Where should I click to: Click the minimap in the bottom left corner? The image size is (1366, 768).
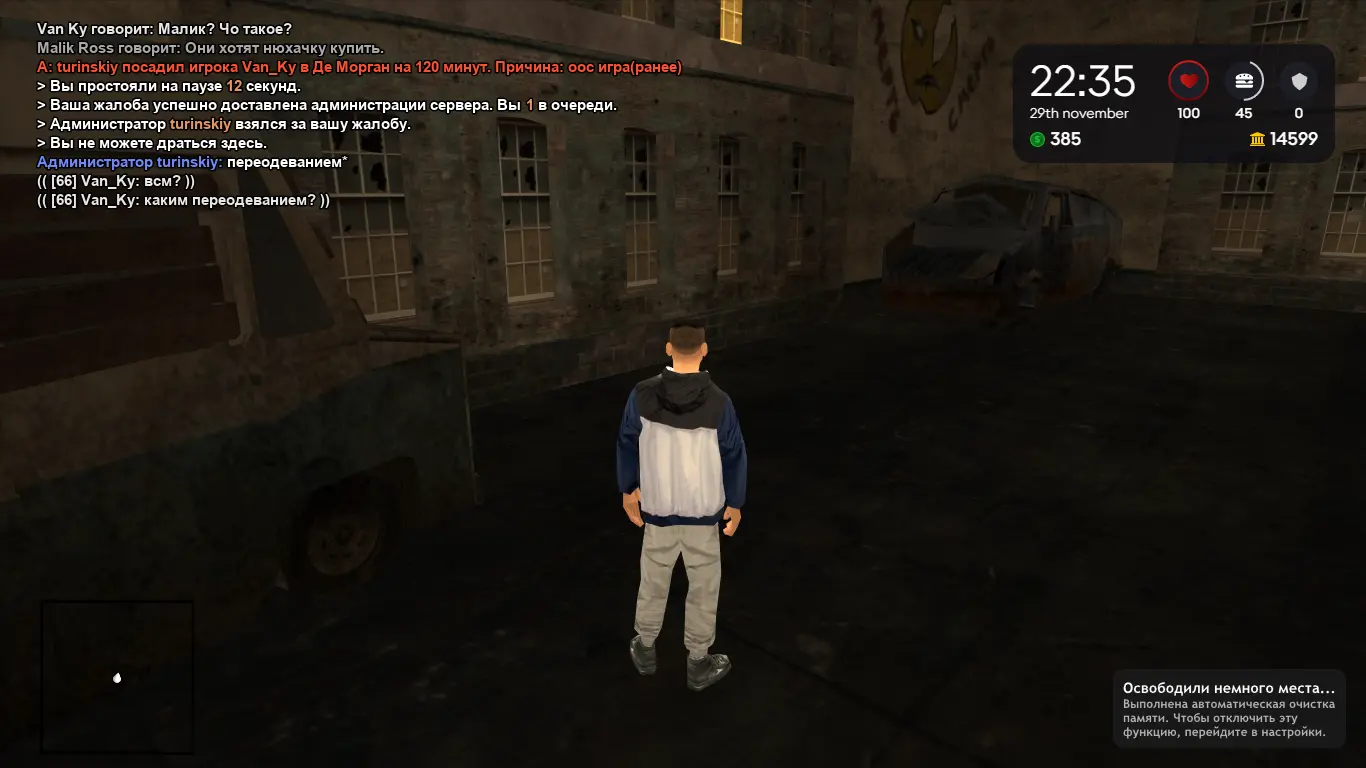[x=117, y=677]
